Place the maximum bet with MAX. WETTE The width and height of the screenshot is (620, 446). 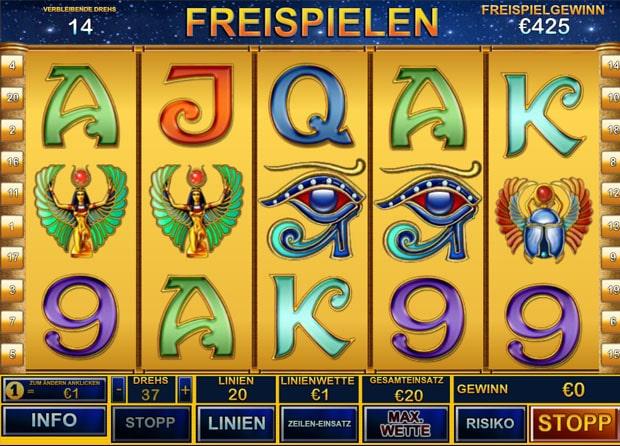point(405,422)
